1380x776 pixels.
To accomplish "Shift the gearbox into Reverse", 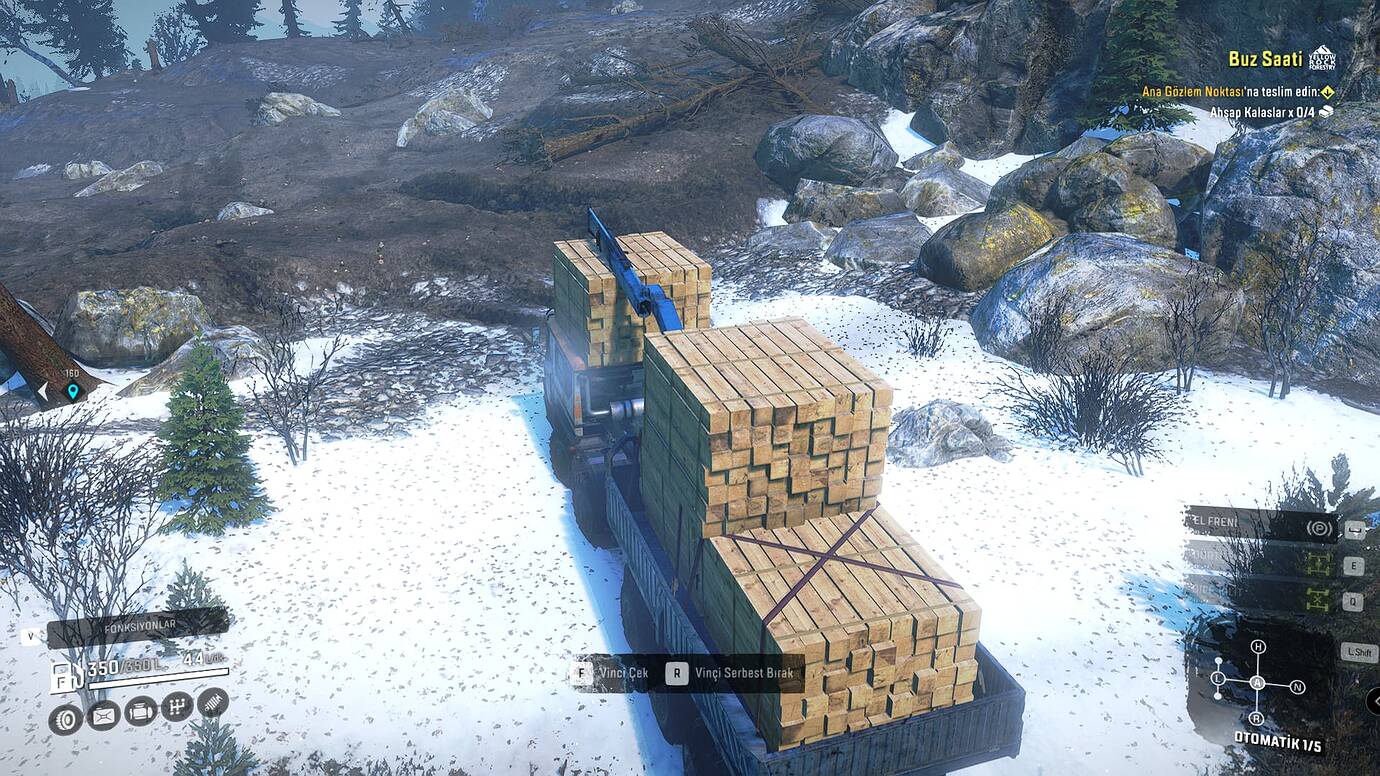I will point(1256,718).
